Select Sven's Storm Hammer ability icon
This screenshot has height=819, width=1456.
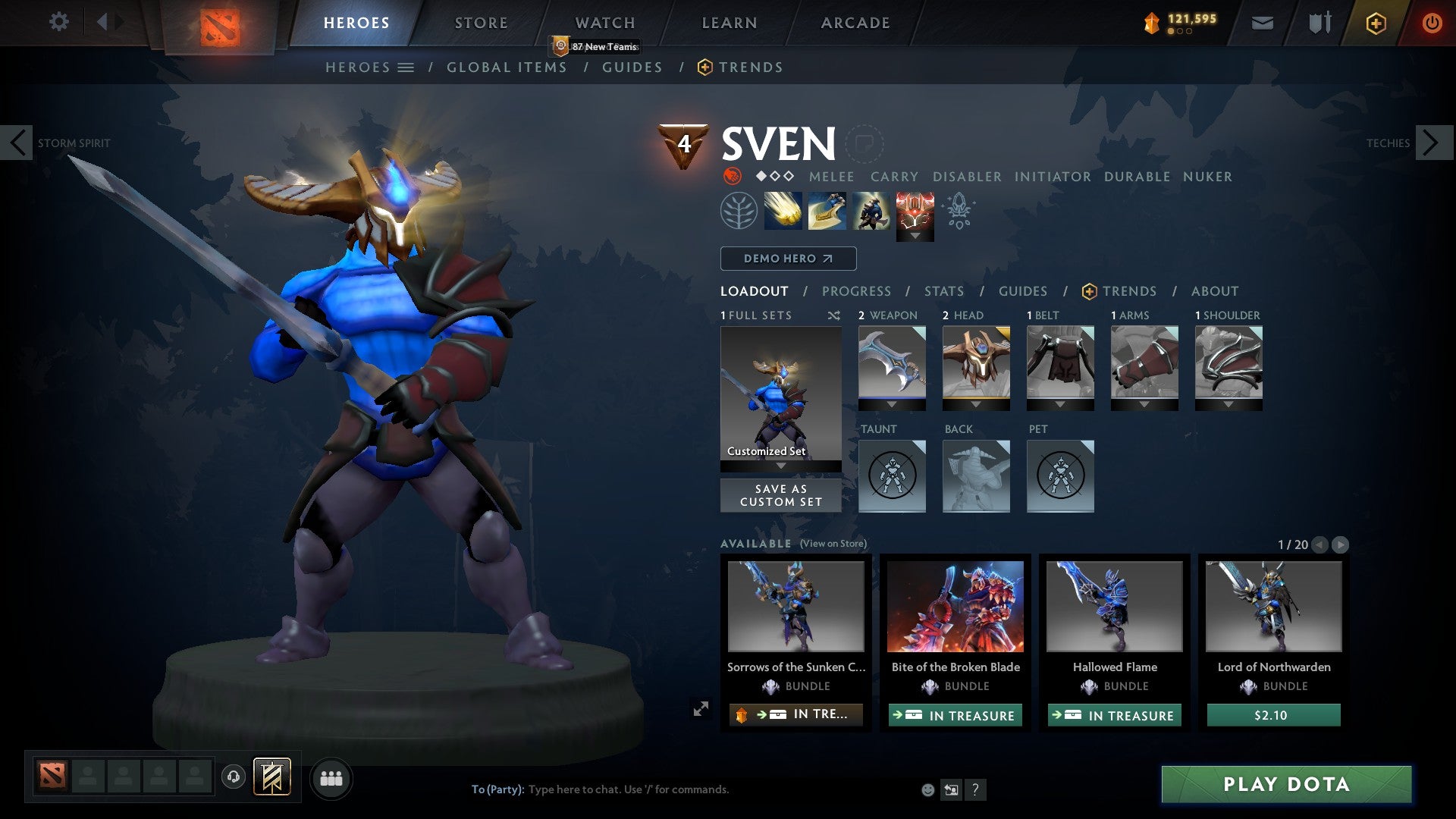(783, 211)
